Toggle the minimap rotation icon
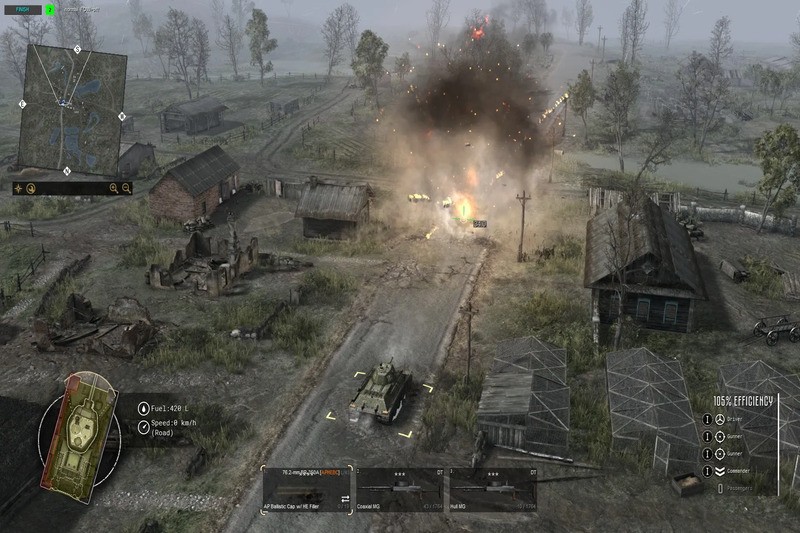800x533 pixels. coord(31,188)
